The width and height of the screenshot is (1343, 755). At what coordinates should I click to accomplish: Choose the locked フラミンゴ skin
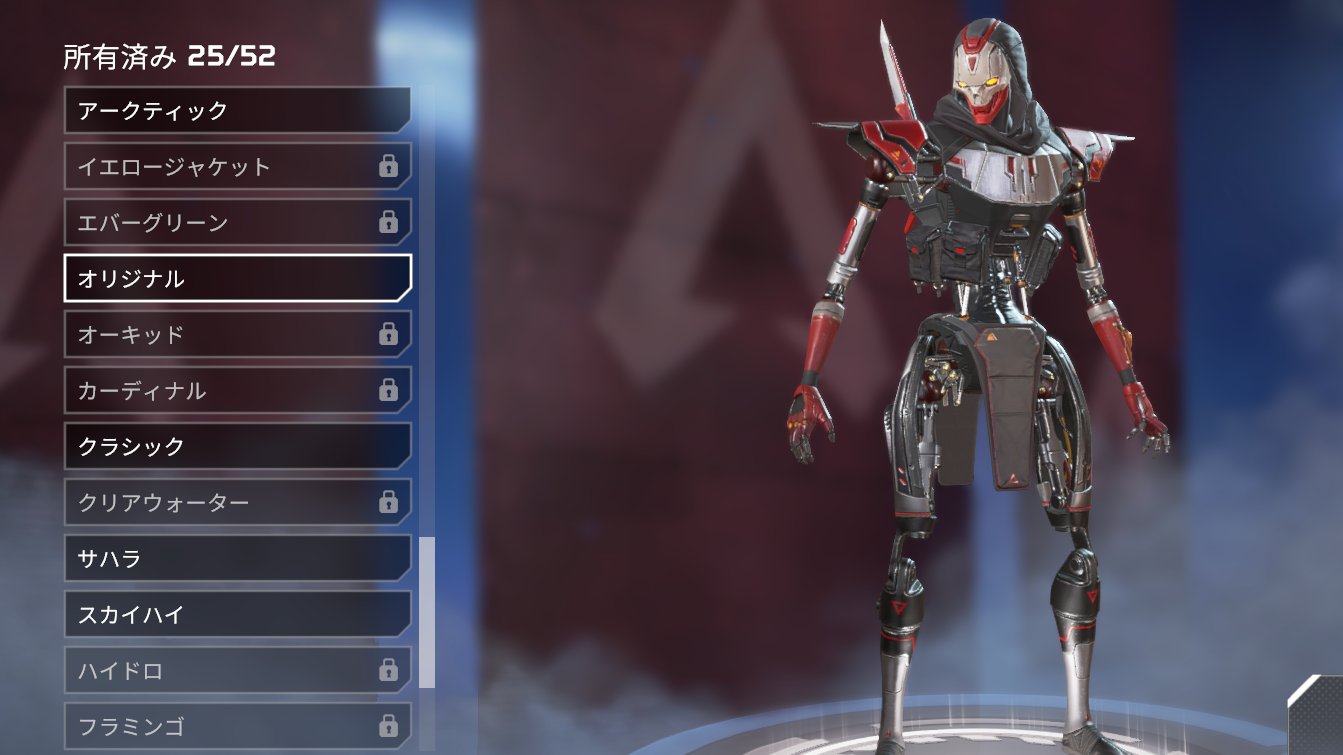click(237, 725)
